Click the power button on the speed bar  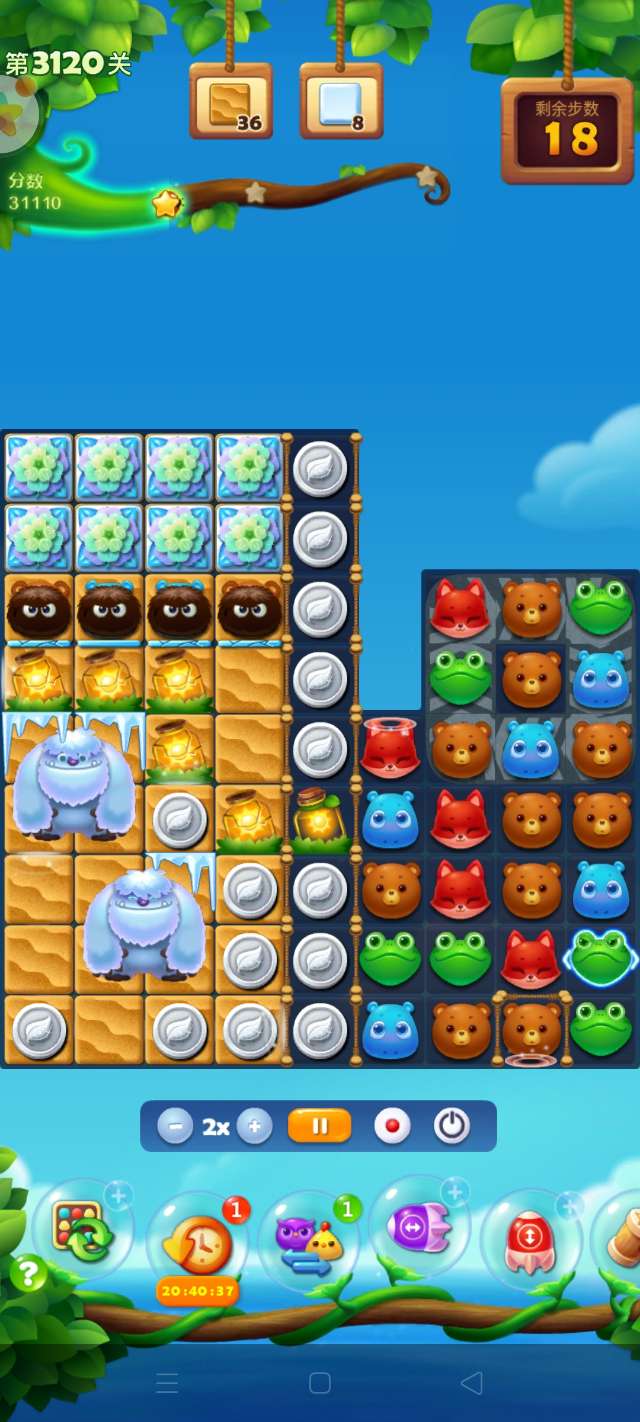(x=452, y=1127)
